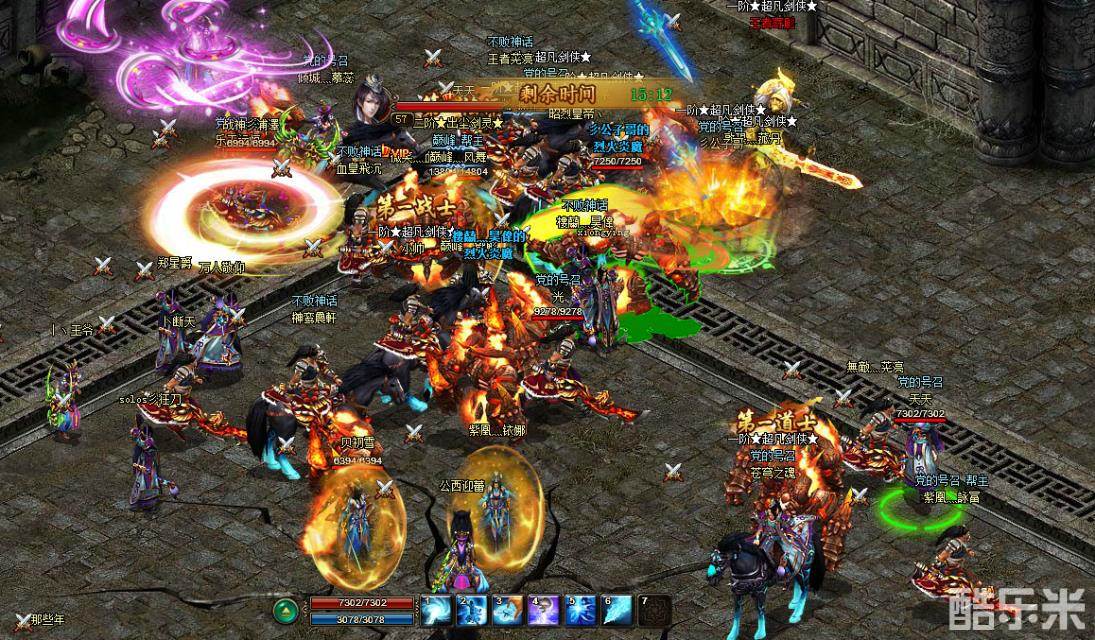Screen dimensions: 1095x640
Task: Activate the swirling vortex skill in slot 1
Action: 436,610
